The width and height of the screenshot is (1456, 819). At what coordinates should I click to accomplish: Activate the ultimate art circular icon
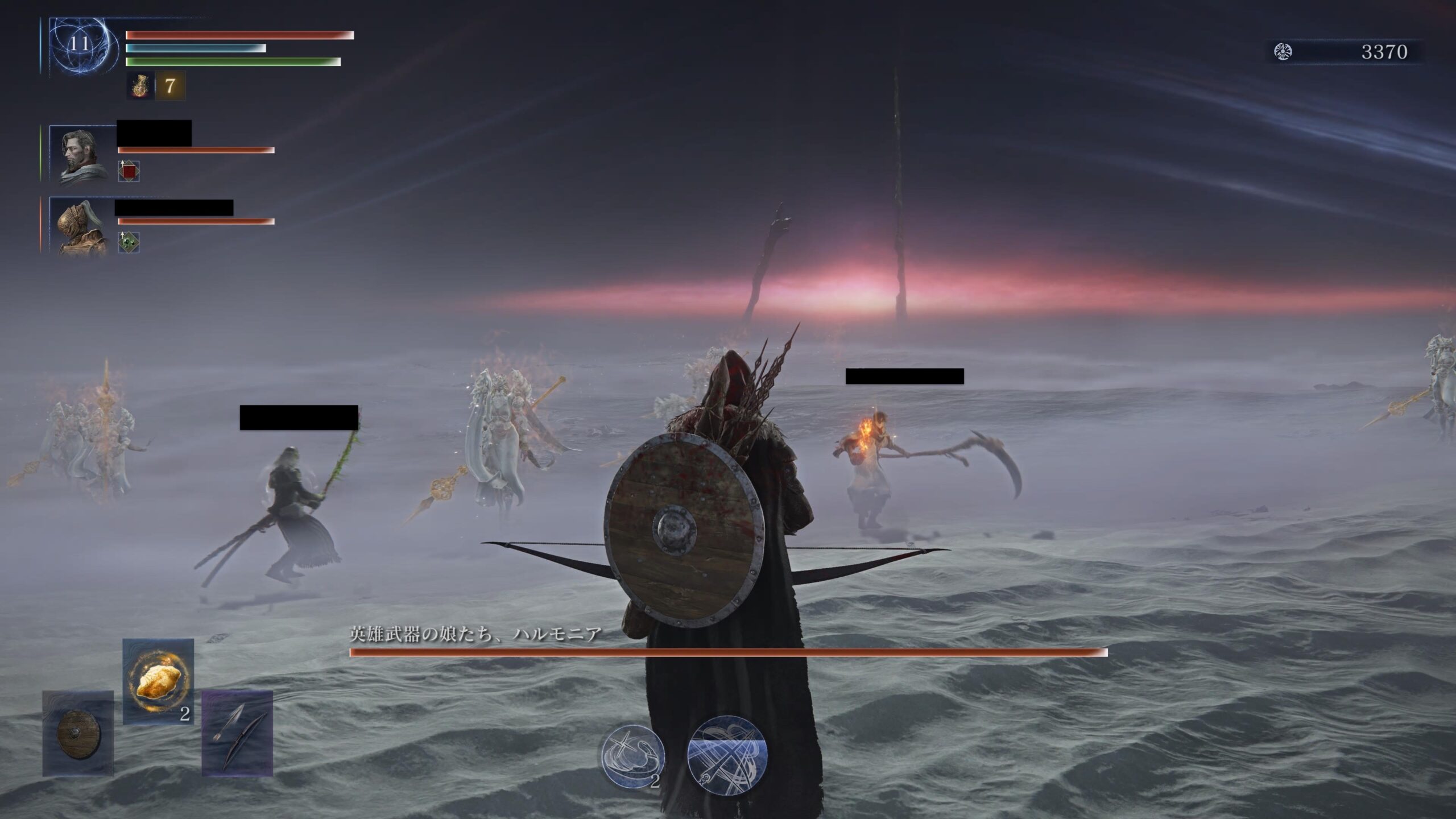pyautogui.click(x=727, y=755)
